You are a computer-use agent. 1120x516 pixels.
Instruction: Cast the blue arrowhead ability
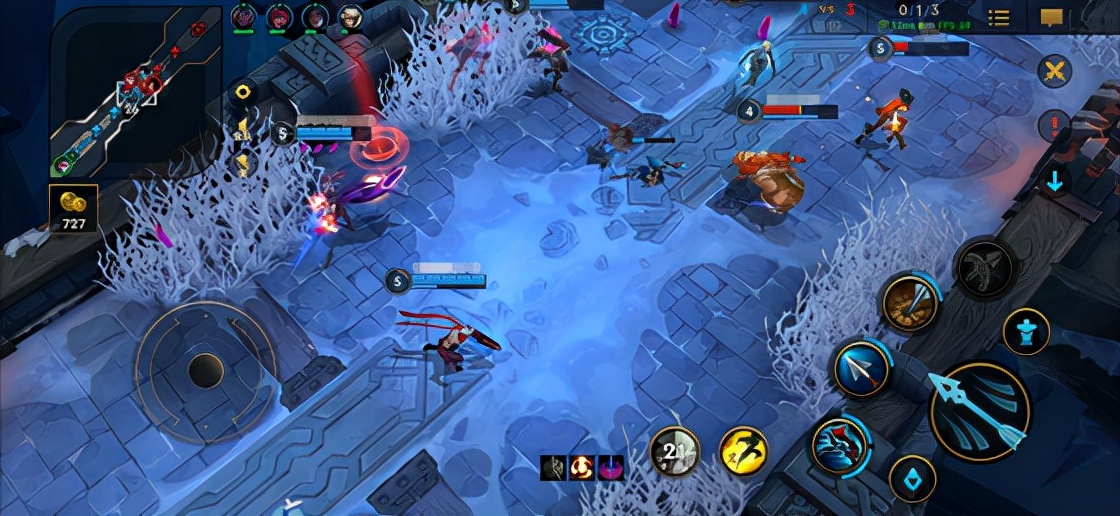click(861, 368)
